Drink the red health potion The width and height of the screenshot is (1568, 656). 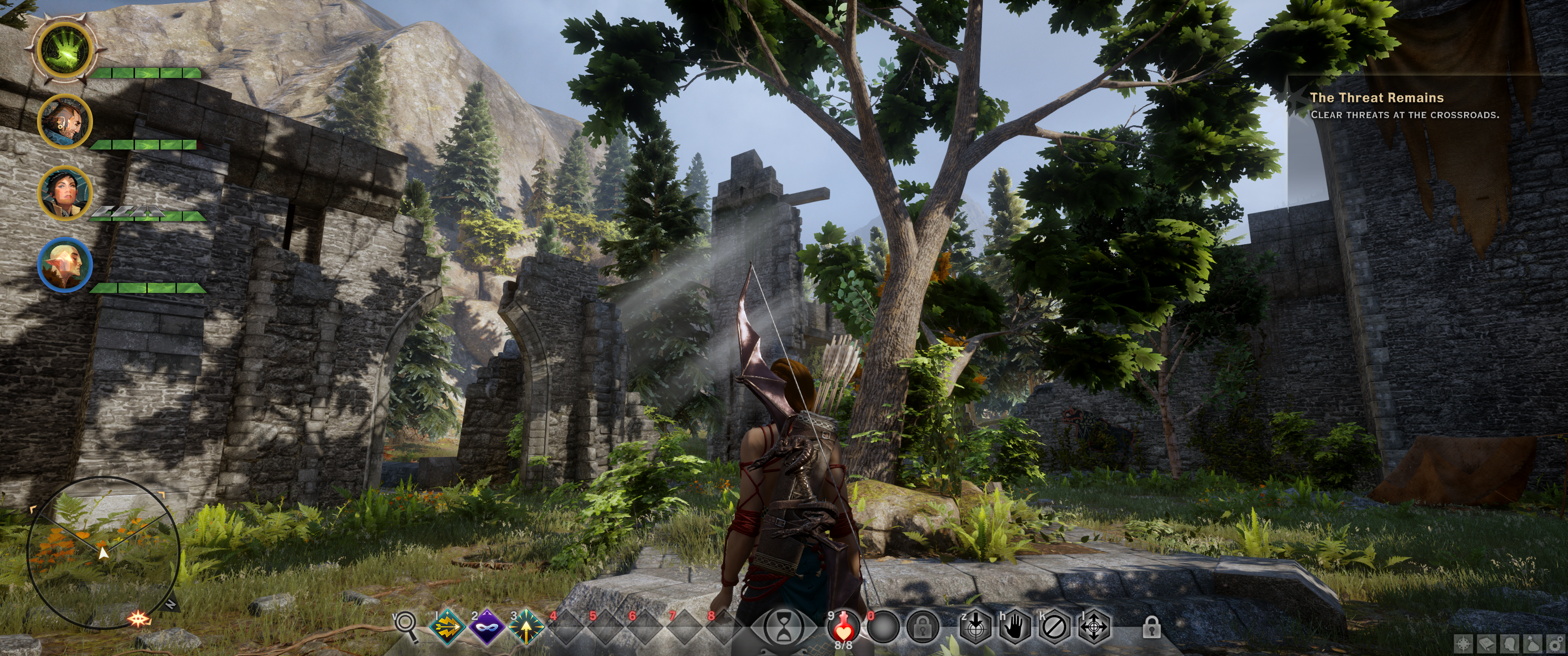pyautogui.click(x=843, y=625)
